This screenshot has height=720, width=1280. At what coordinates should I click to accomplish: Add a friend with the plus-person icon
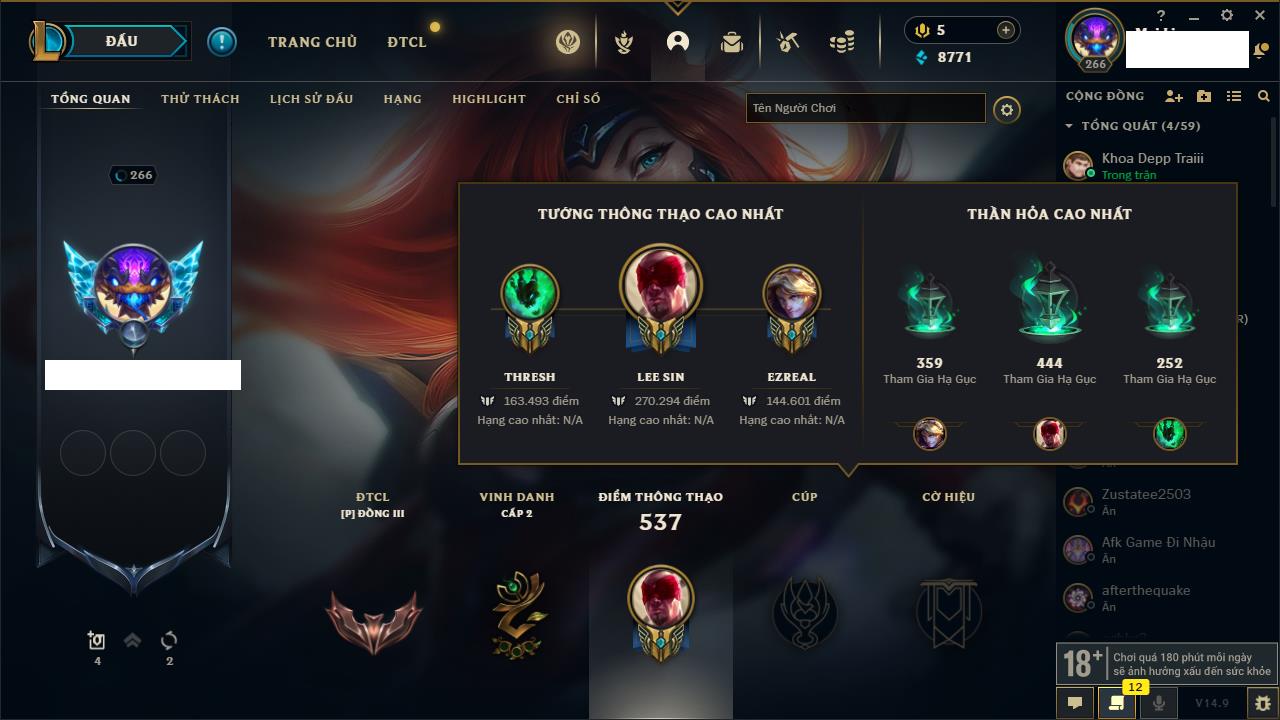tap(1174, 96)
